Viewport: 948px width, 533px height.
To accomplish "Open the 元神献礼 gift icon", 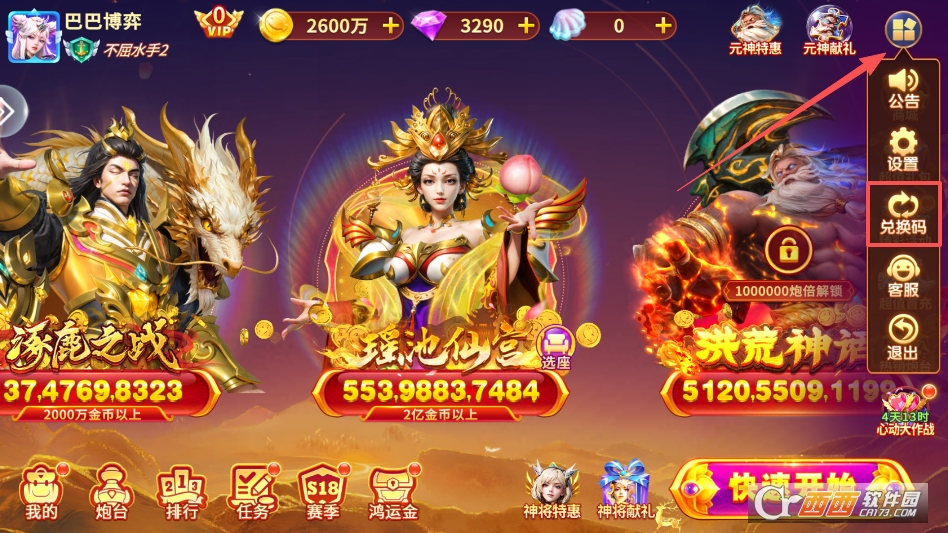I will pos(829,30).
